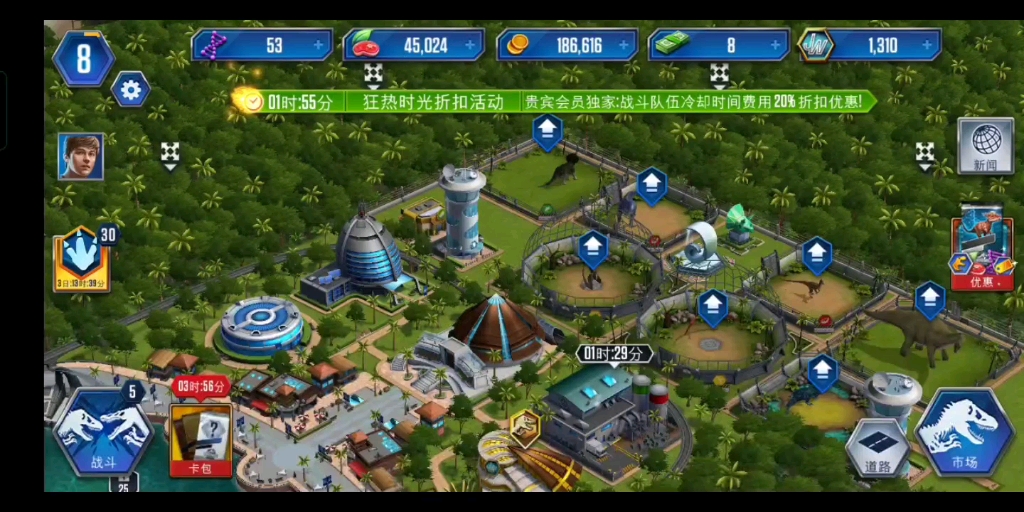The width and height of the screenshot is (1024, 512).
Task: Buy more gold coins
Action: (624, 45)
